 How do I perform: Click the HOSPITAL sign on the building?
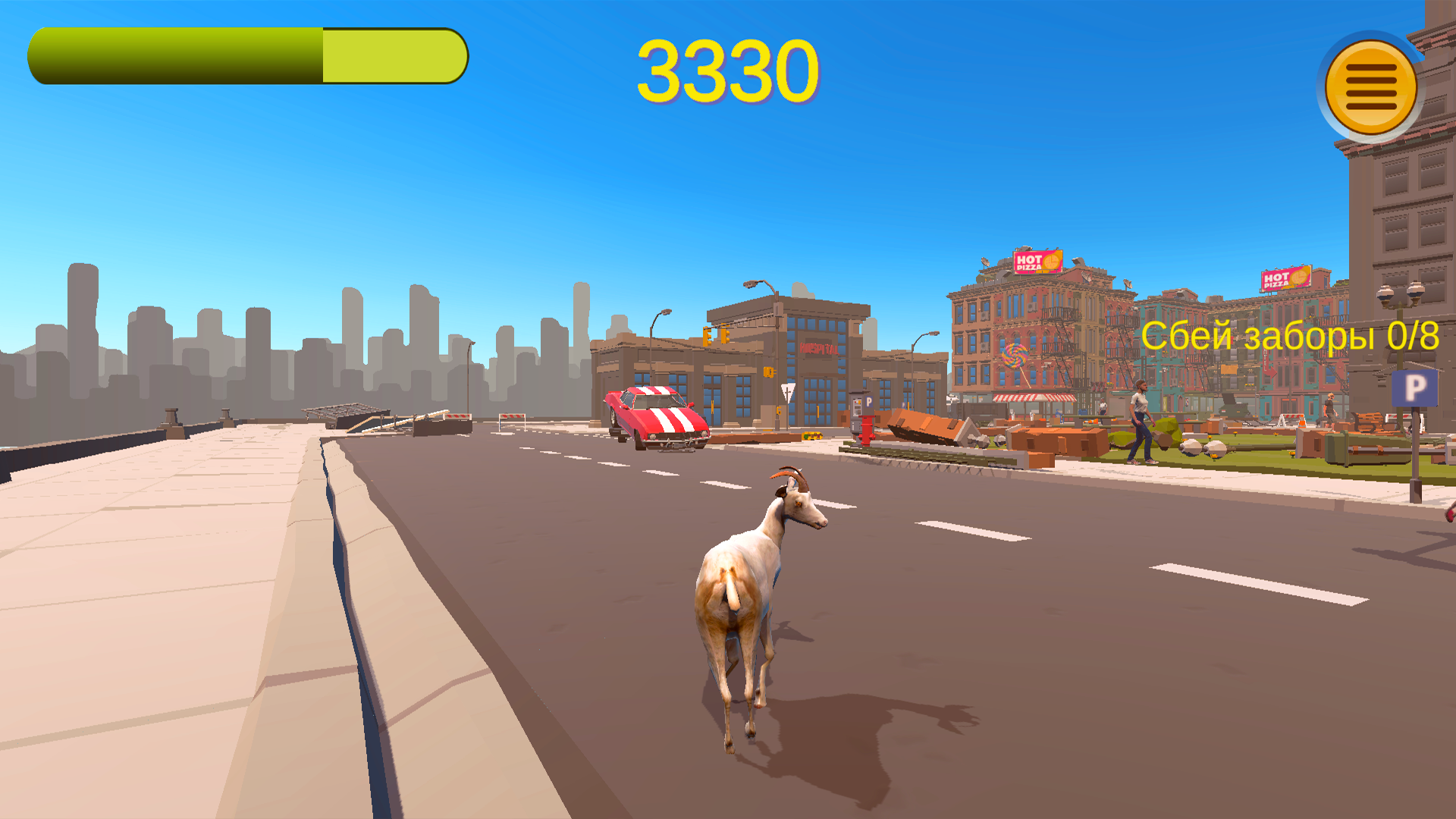coord(819,349)
